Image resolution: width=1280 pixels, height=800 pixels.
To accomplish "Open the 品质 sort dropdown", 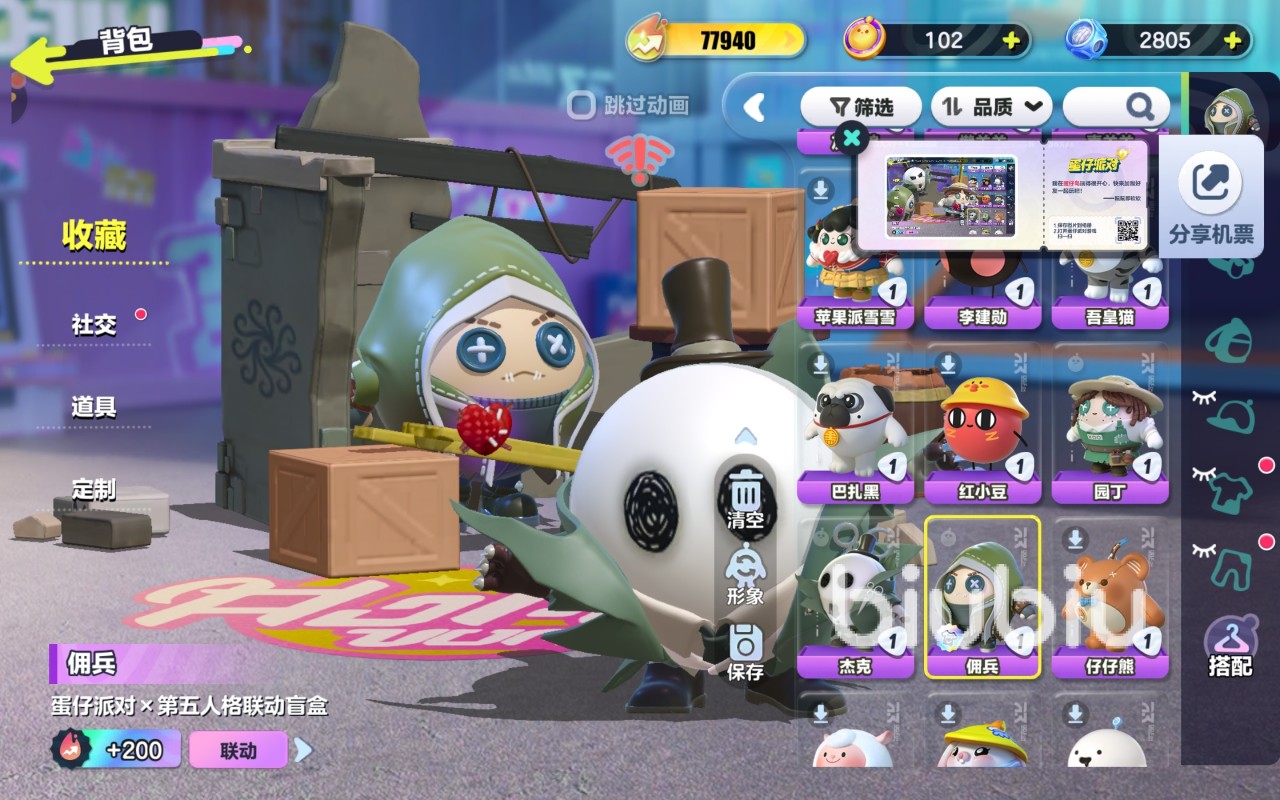I will pyautogui.click(x=992, y=106).
